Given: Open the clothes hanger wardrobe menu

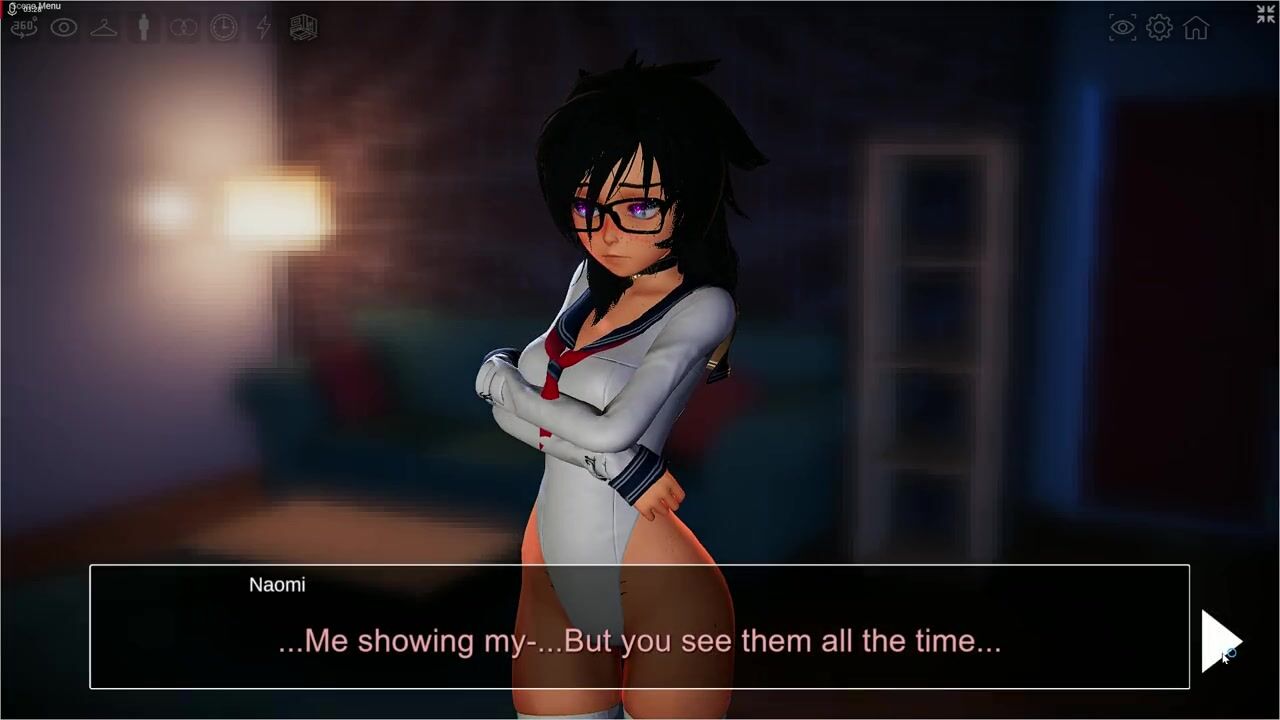Looking at the screenshot, I should [104, 27].
